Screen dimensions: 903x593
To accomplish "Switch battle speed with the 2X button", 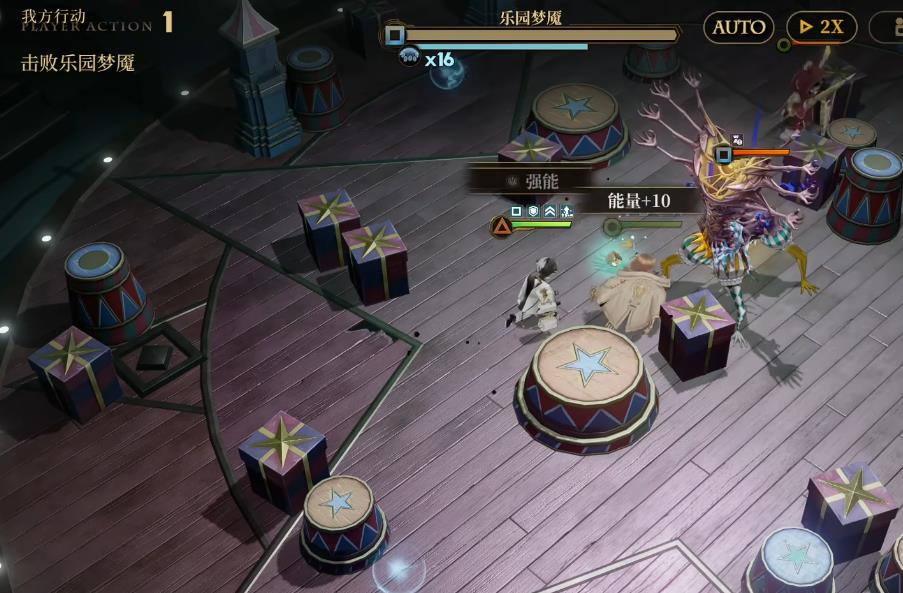I will (821, 27).
